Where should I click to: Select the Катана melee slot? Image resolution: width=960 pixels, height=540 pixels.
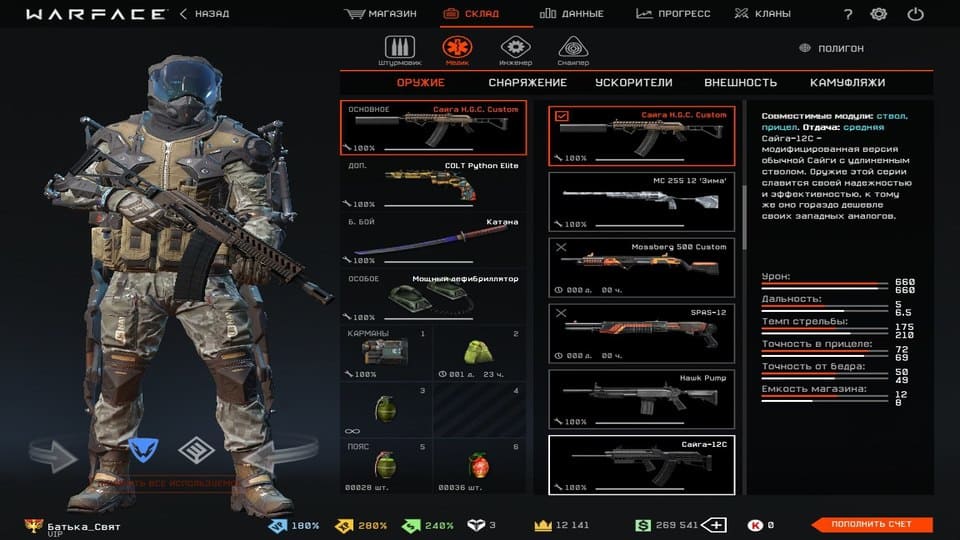click(434, 240)
